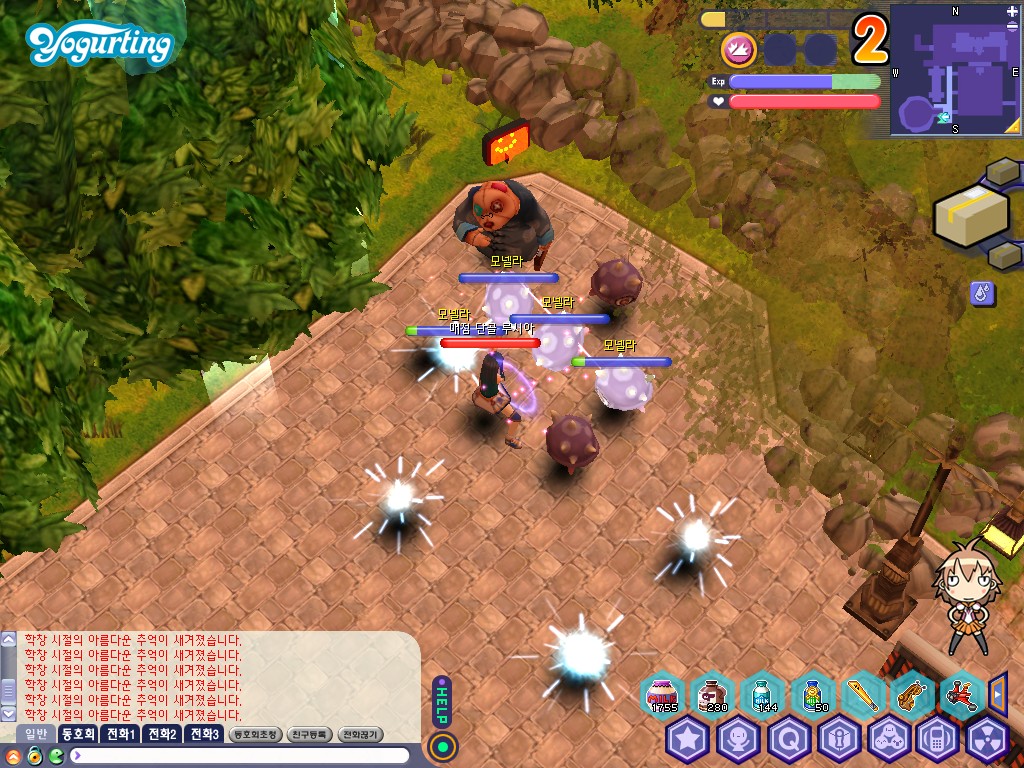Open the star menu hexagon button

click(688, 739)
